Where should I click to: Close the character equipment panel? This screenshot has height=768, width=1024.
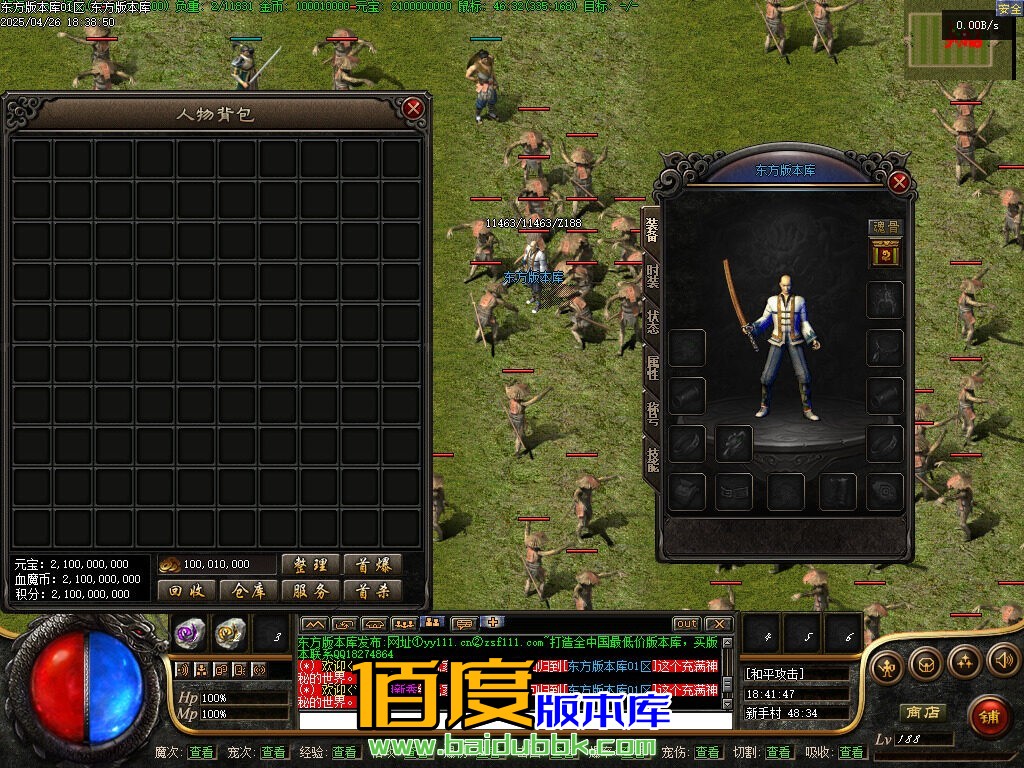[x=899, y=182]
